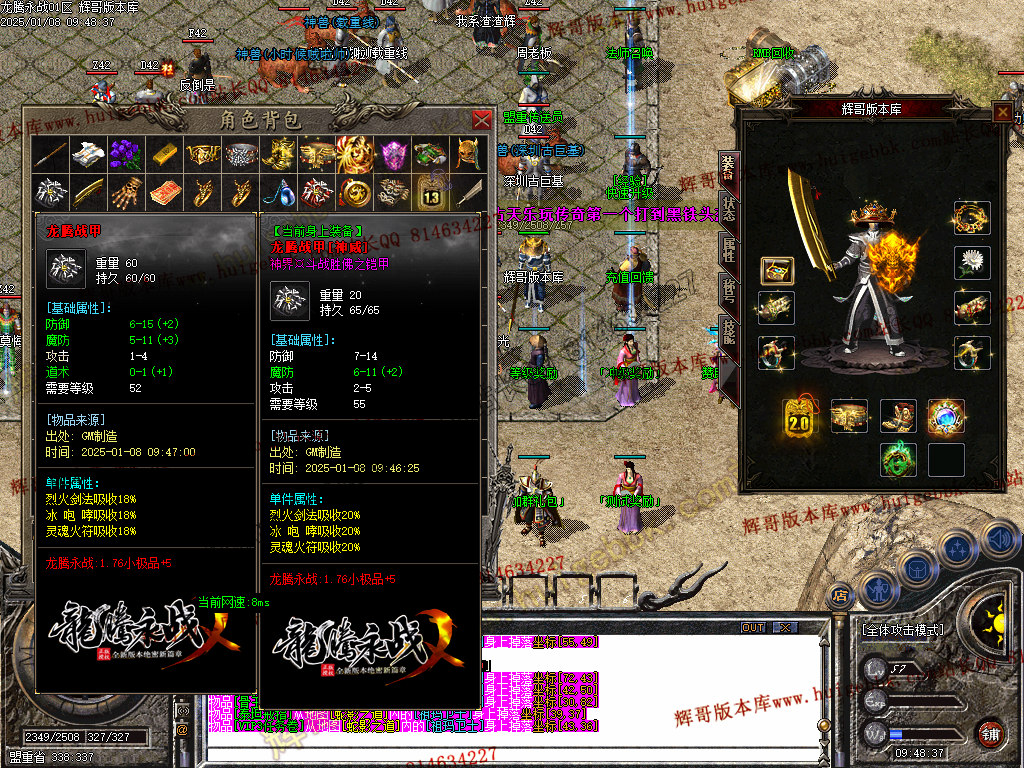This screenshot has height=768, width=1024.
Task: Open the 店 shop round button
Action: [840, 593]
